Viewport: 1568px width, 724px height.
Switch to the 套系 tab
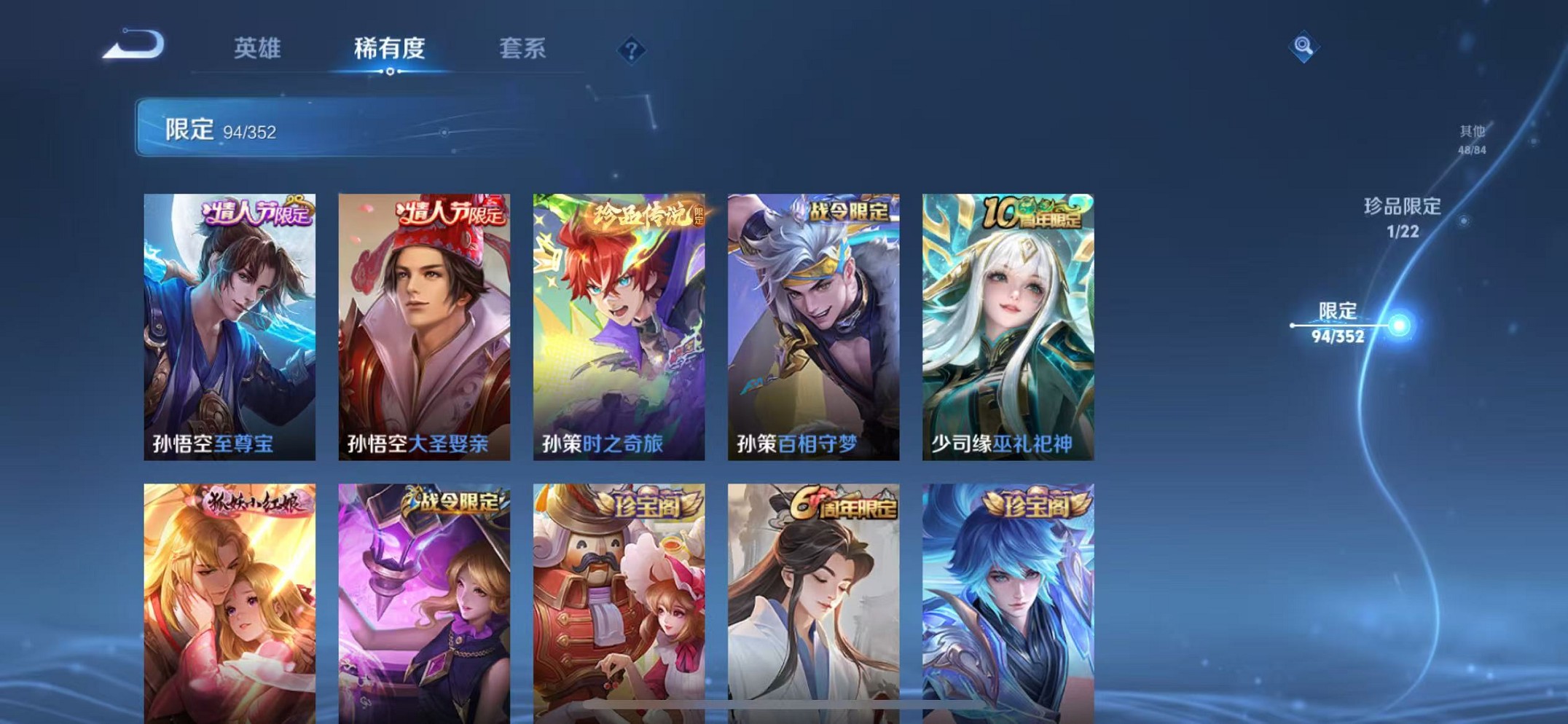(x=521, y=48)
